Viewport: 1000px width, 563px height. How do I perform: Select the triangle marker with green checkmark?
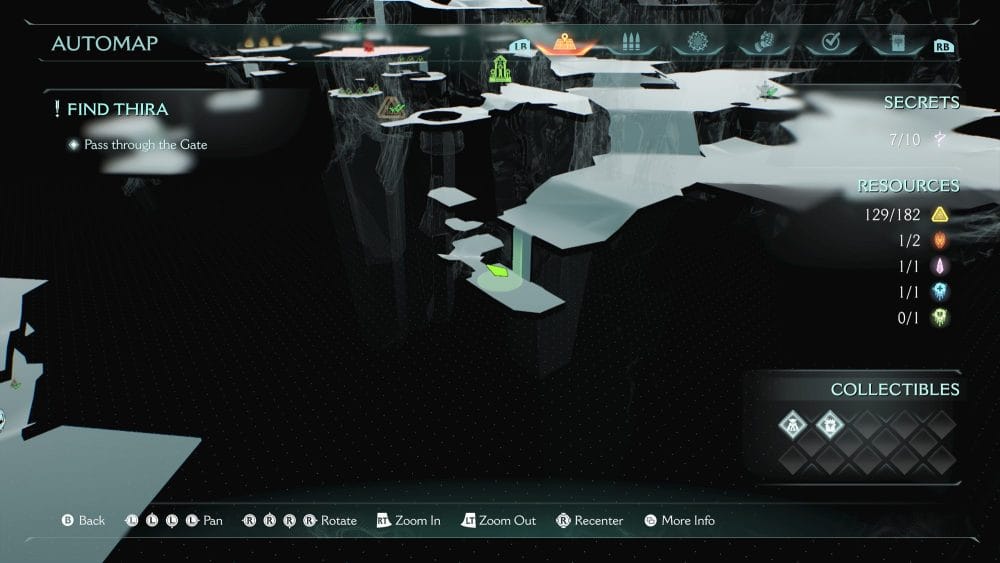(392, 107)
